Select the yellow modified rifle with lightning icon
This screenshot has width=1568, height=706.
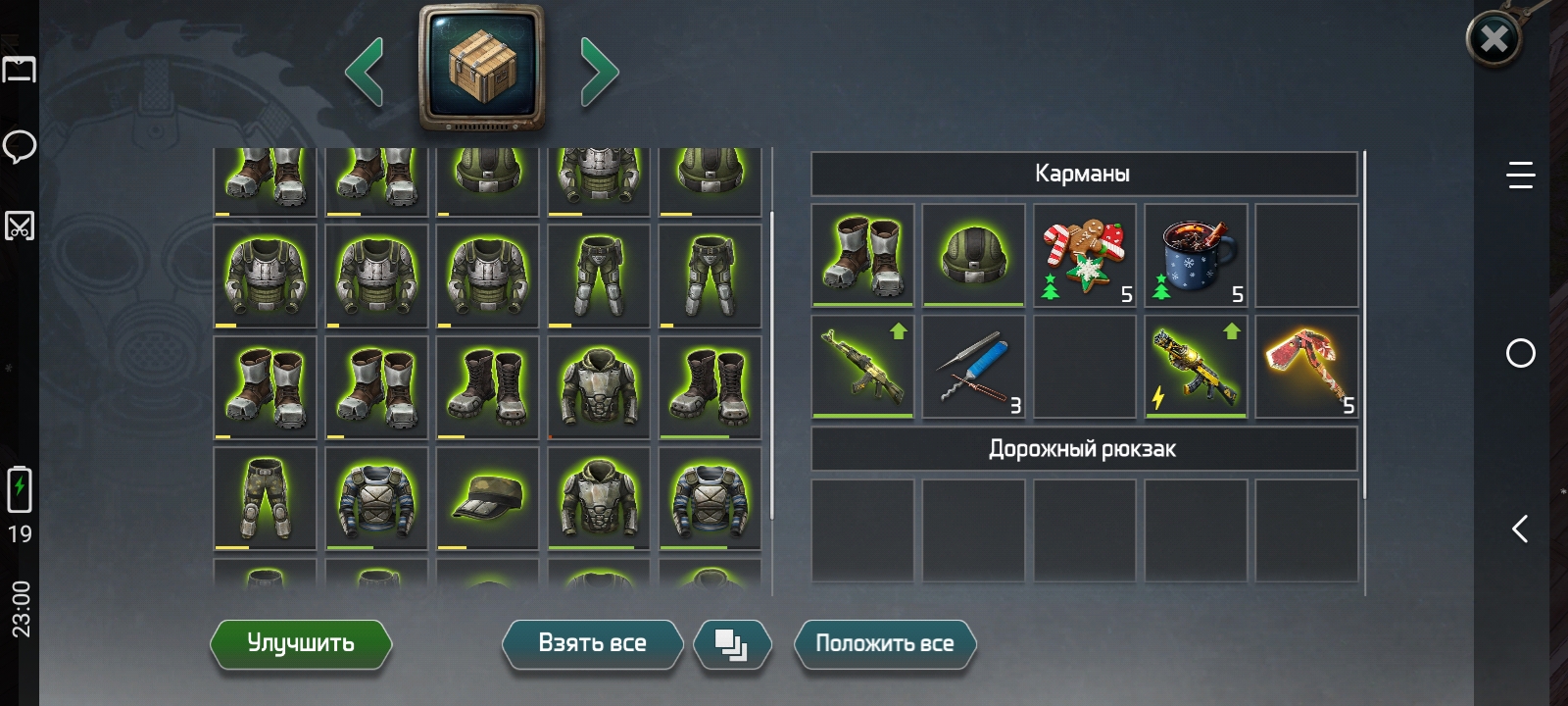[1196, 367]
